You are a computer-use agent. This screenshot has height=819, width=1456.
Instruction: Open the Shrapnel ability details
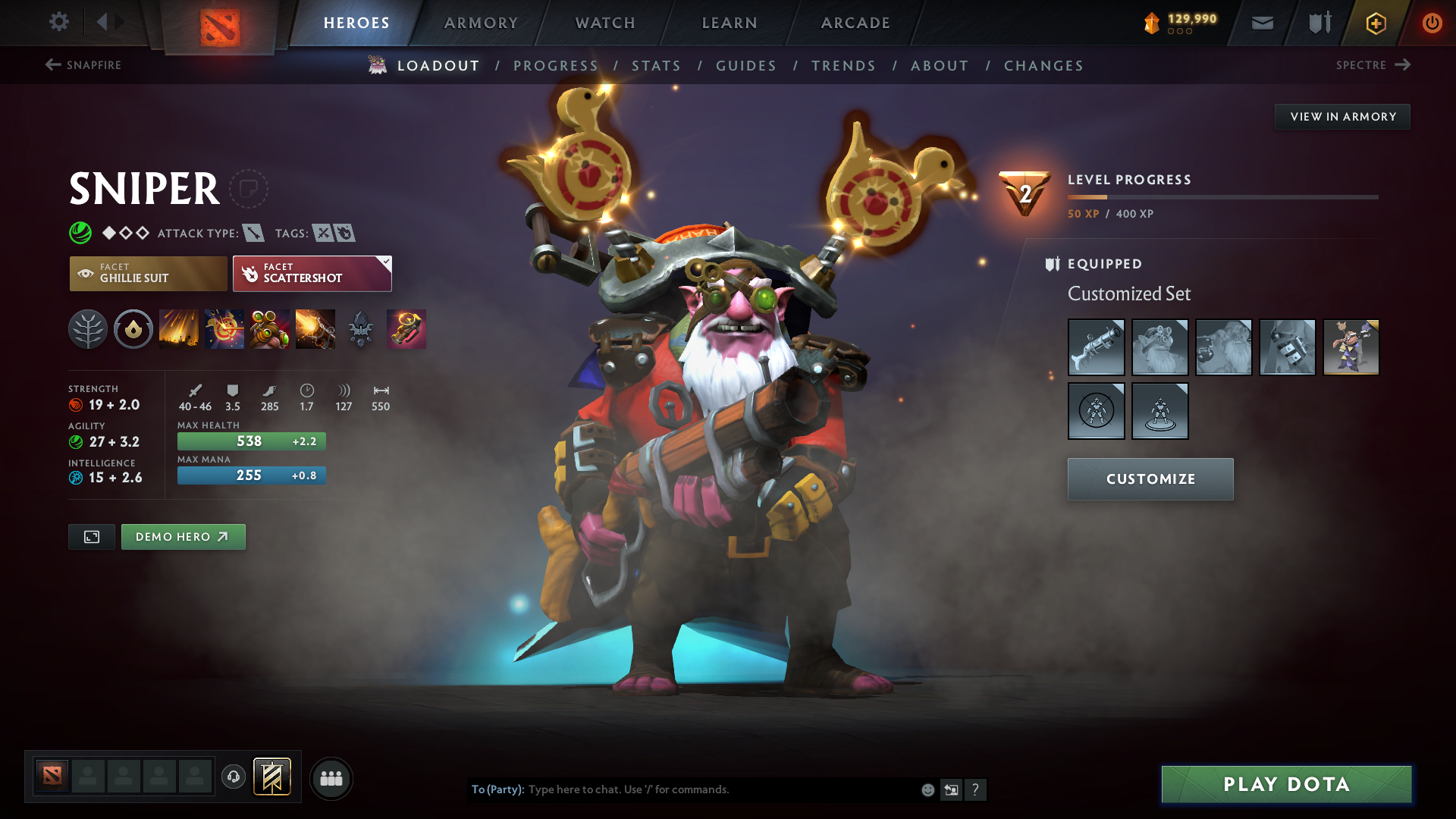click(x=179, y=329)
